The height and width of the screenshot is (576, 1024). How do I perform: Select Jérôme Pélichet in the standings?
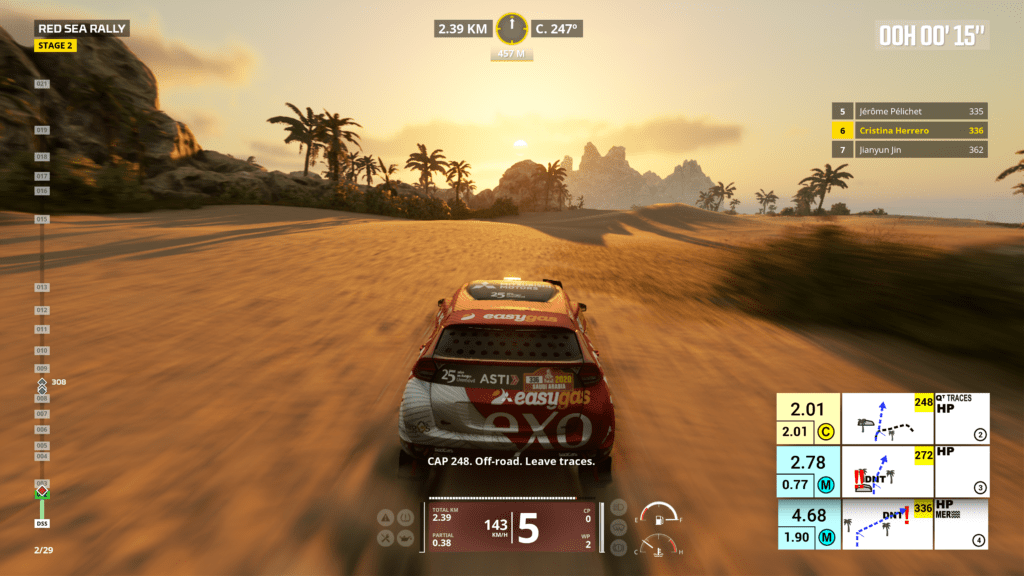pos(909,112)
